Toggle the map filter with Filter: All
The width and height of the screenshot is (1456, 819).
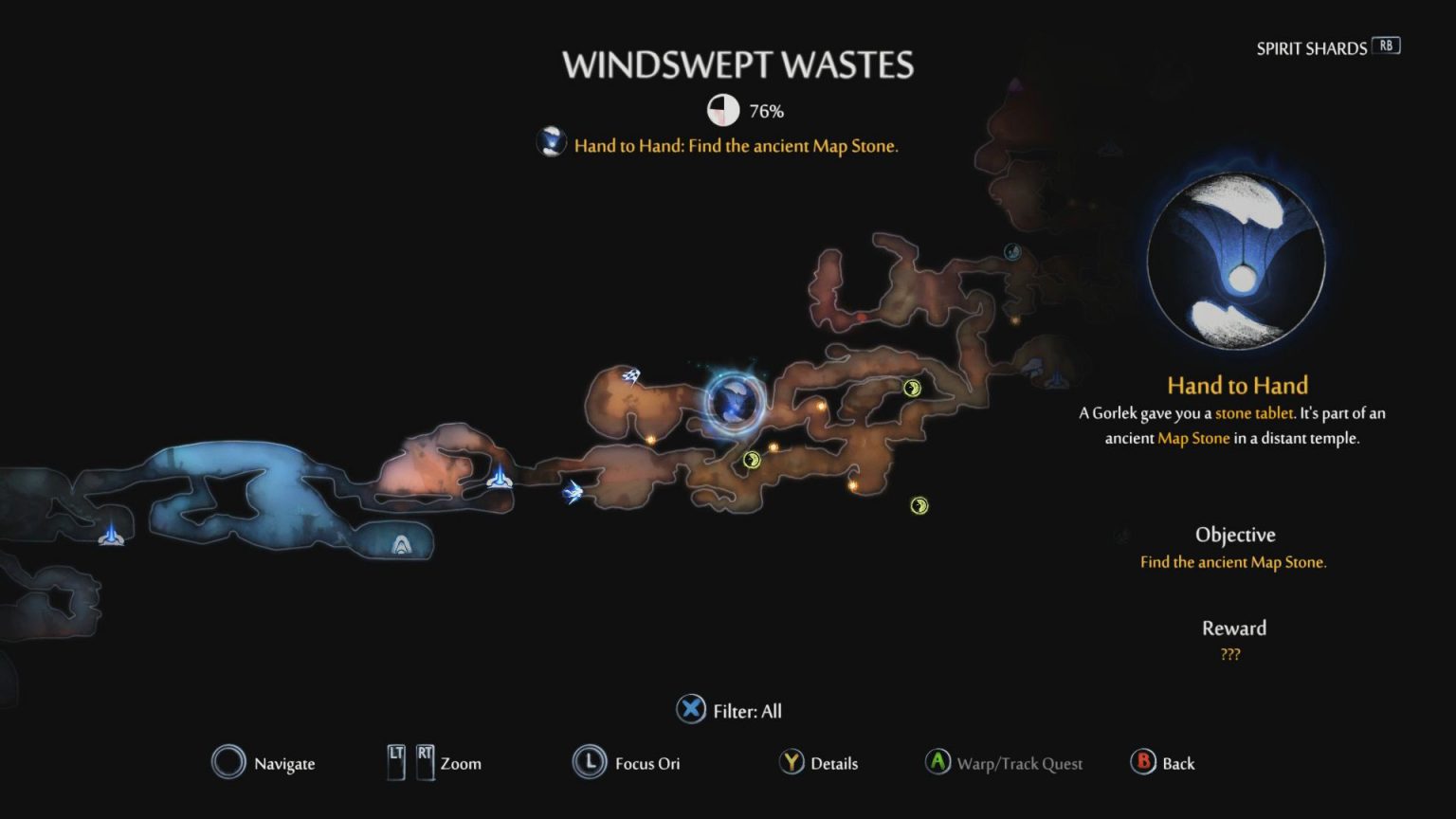pyautogui.click(x=728, y=710)
